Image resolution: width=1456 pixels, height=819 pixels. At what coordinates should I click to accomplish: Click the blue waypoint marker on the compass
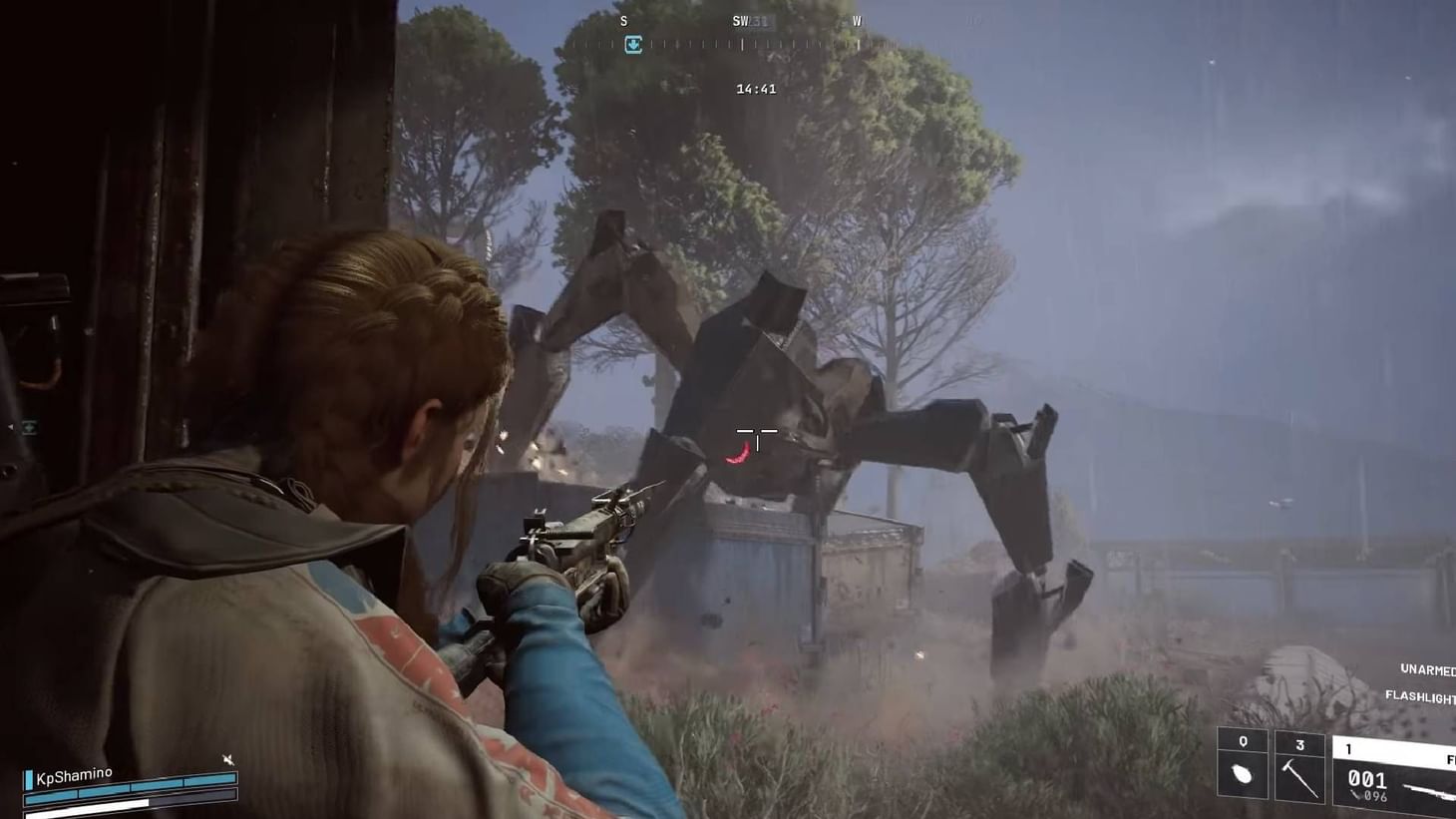pos(634,45)
